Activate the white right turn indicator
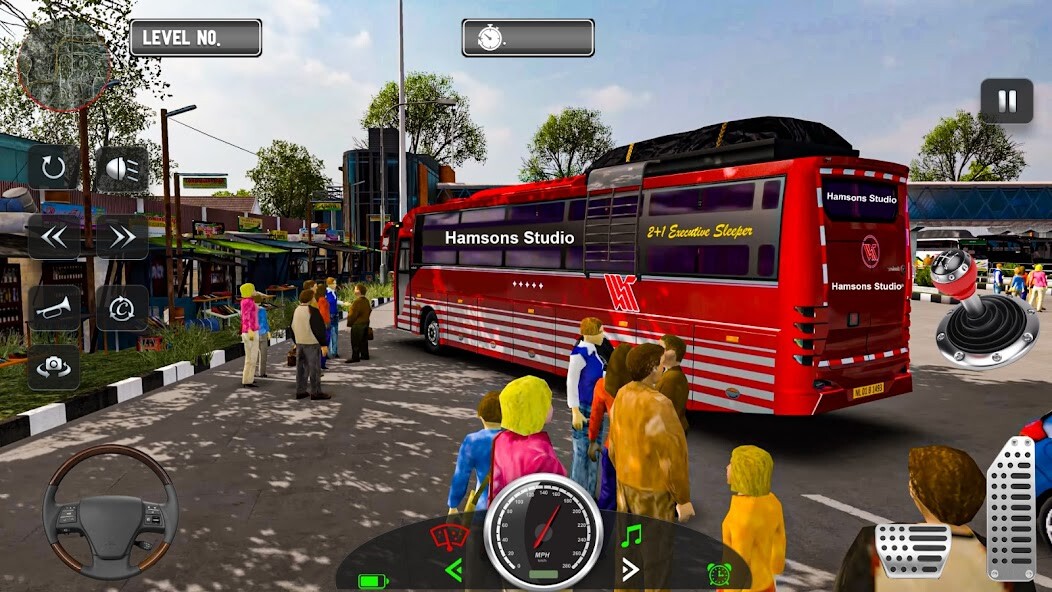 point(630,570)
